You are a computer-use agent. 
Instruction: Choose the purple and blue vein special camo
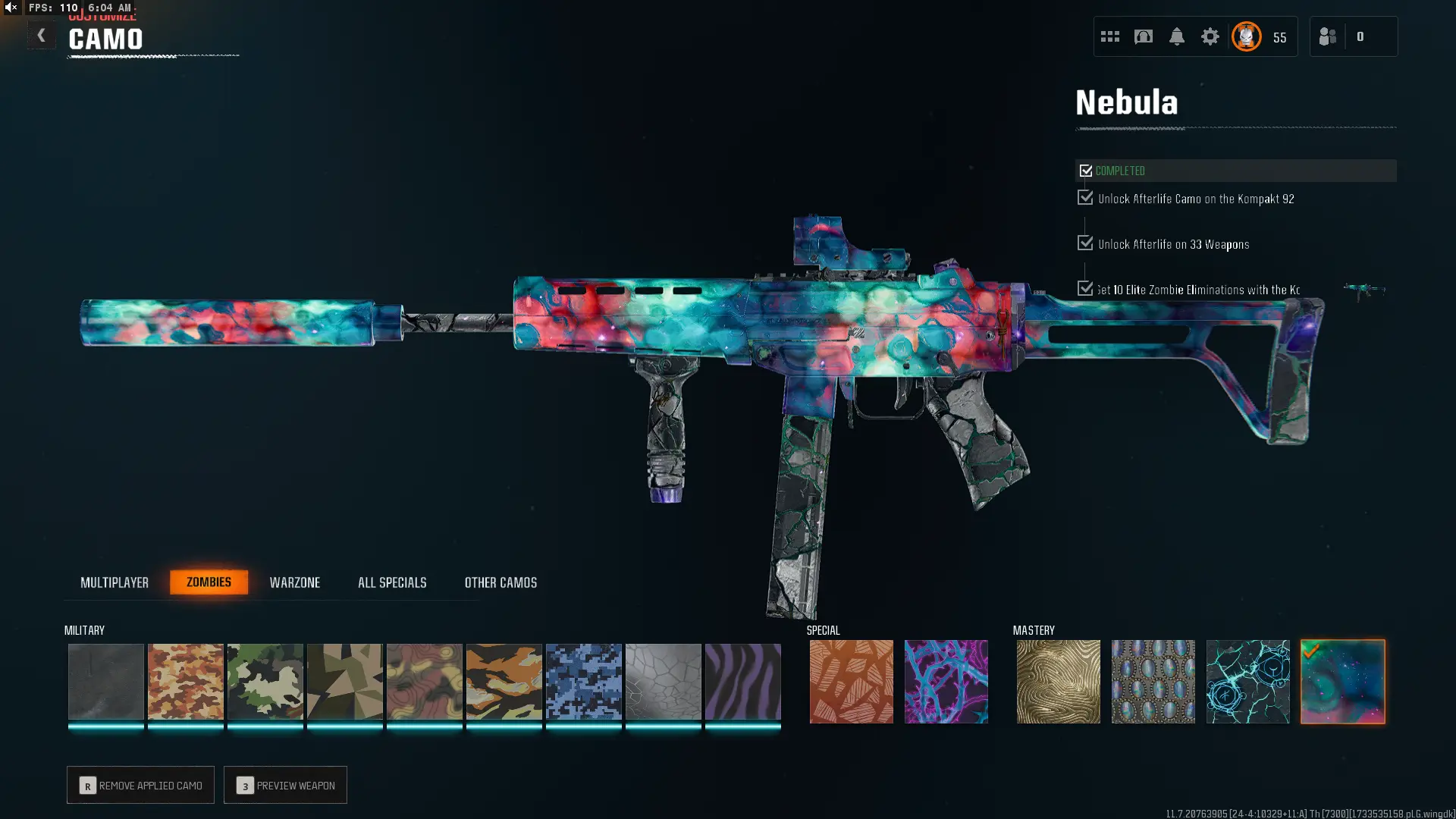coord(946,681)
